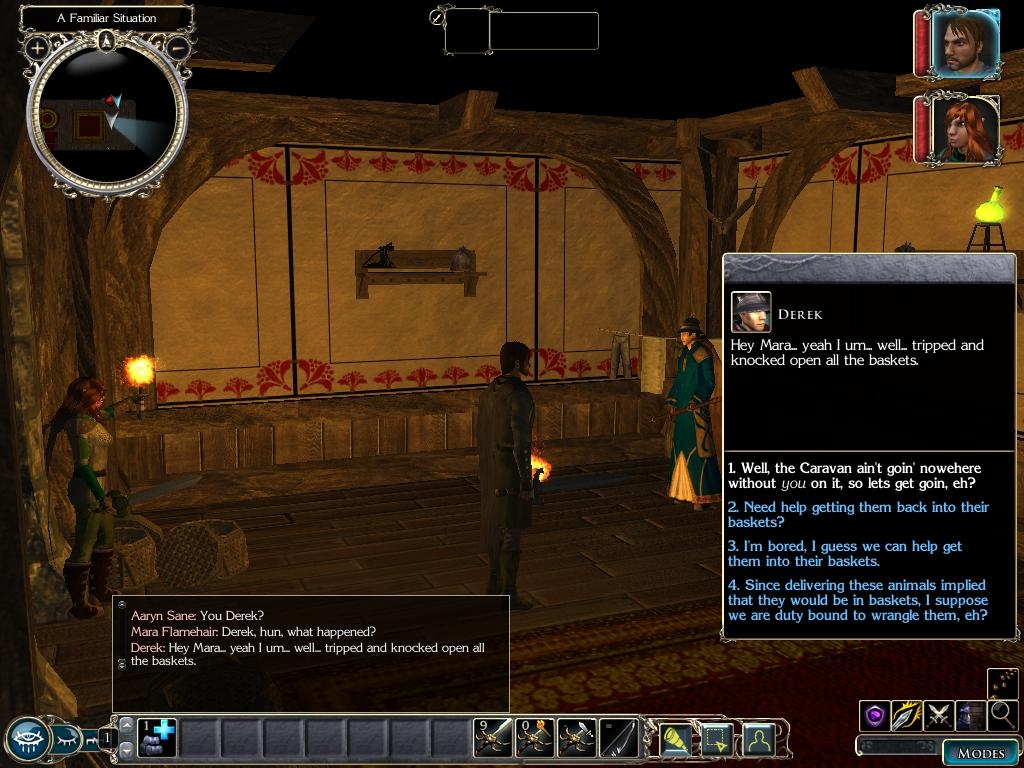Activate the dashed selection box tool
Image resolution: width=1024 pixels, height=768 pixels.
click(x=719, y=739)
